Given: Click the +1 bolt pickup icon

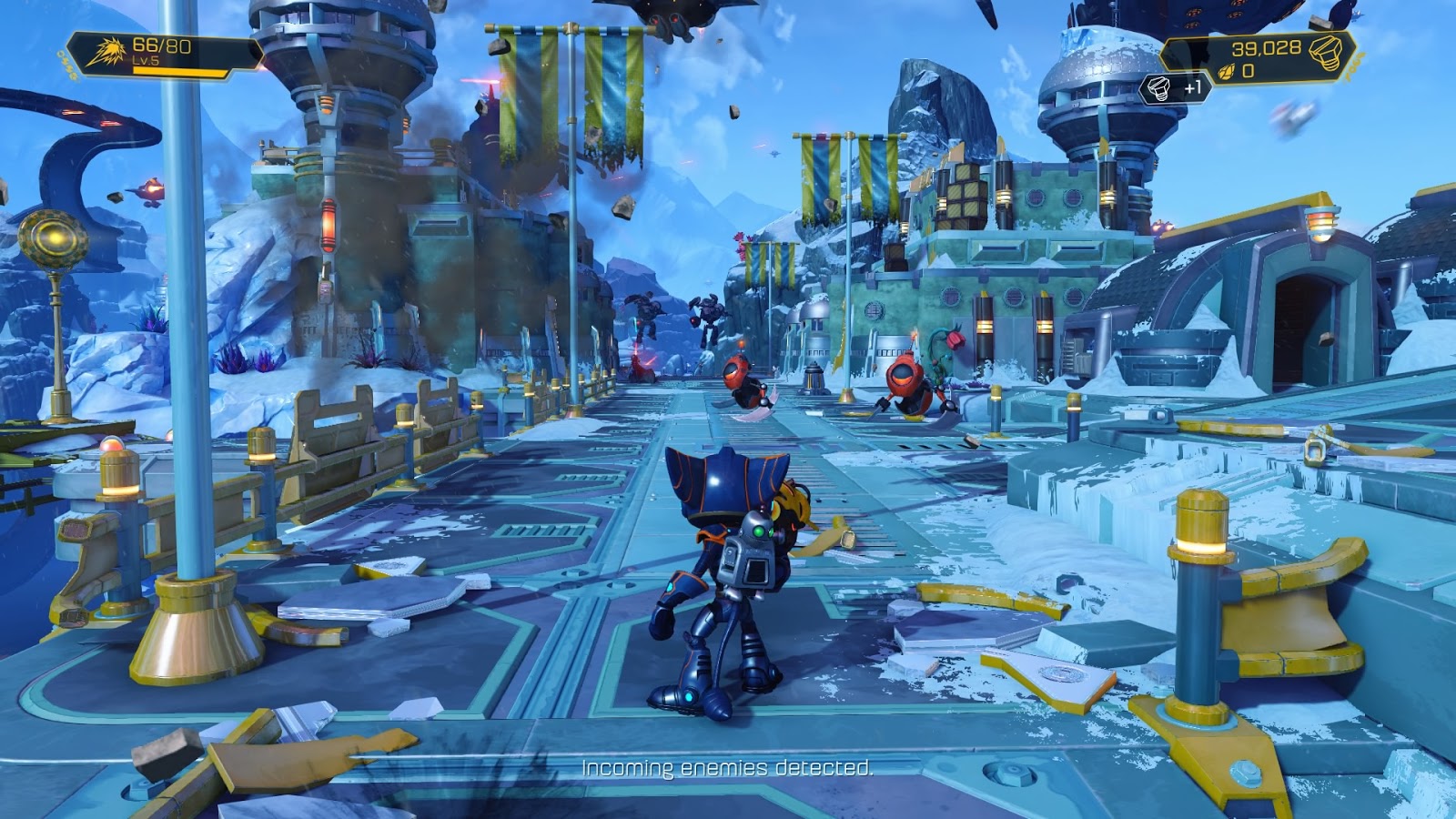Looking at the screenshot, I should pos(1158,88).
